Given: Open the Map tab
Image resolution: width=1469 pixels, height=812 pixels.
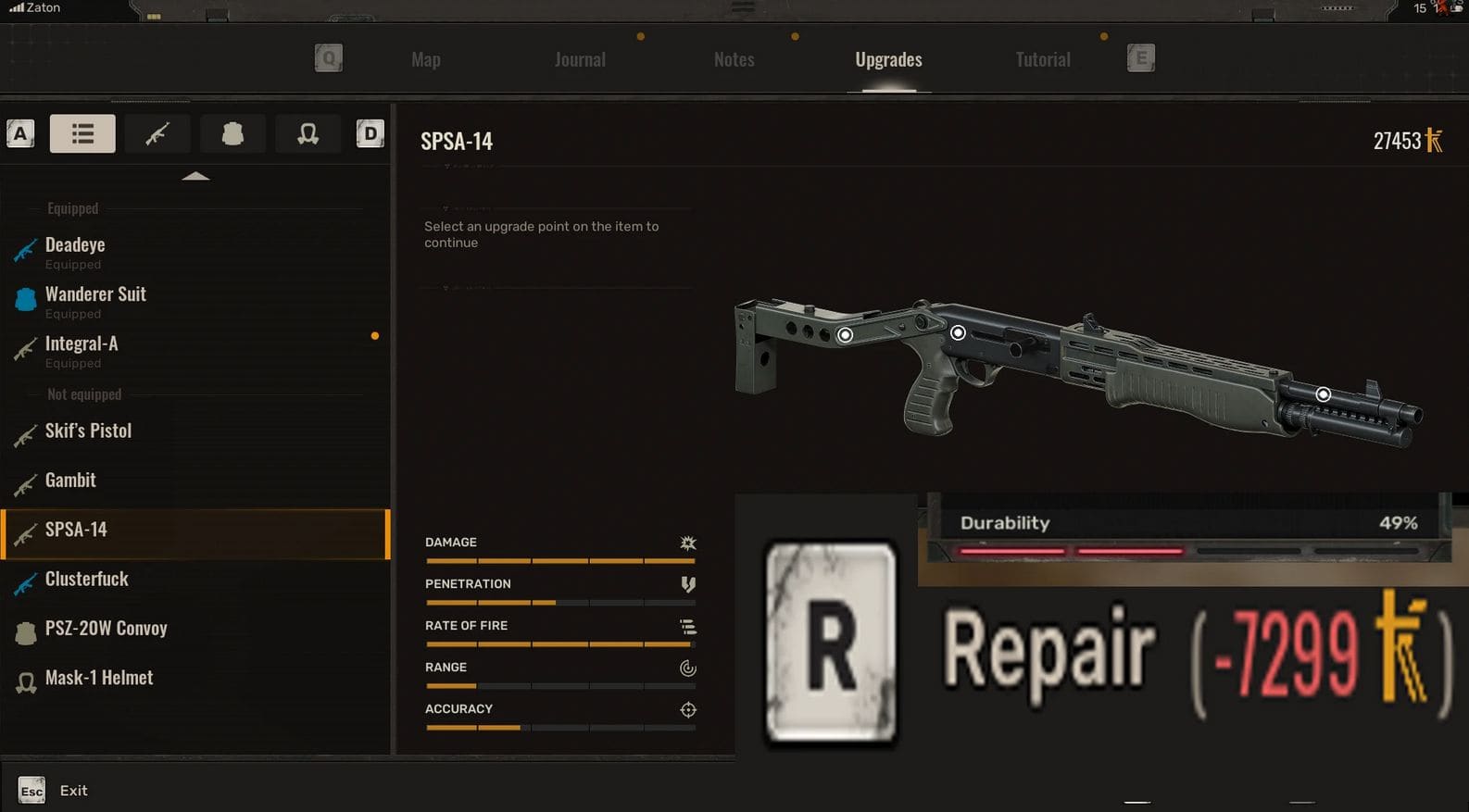Looking at the screenshot, I should tap(426, 60).
